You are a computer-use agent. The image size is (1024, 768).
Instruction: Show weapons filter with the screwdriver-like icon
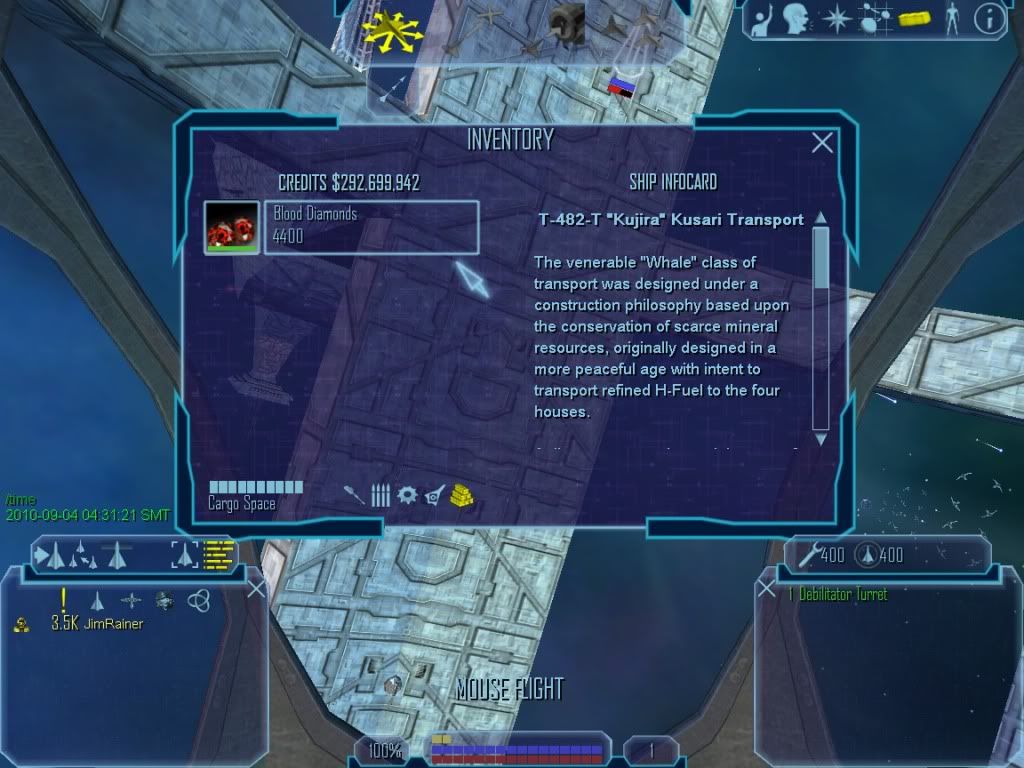(354, 495)
